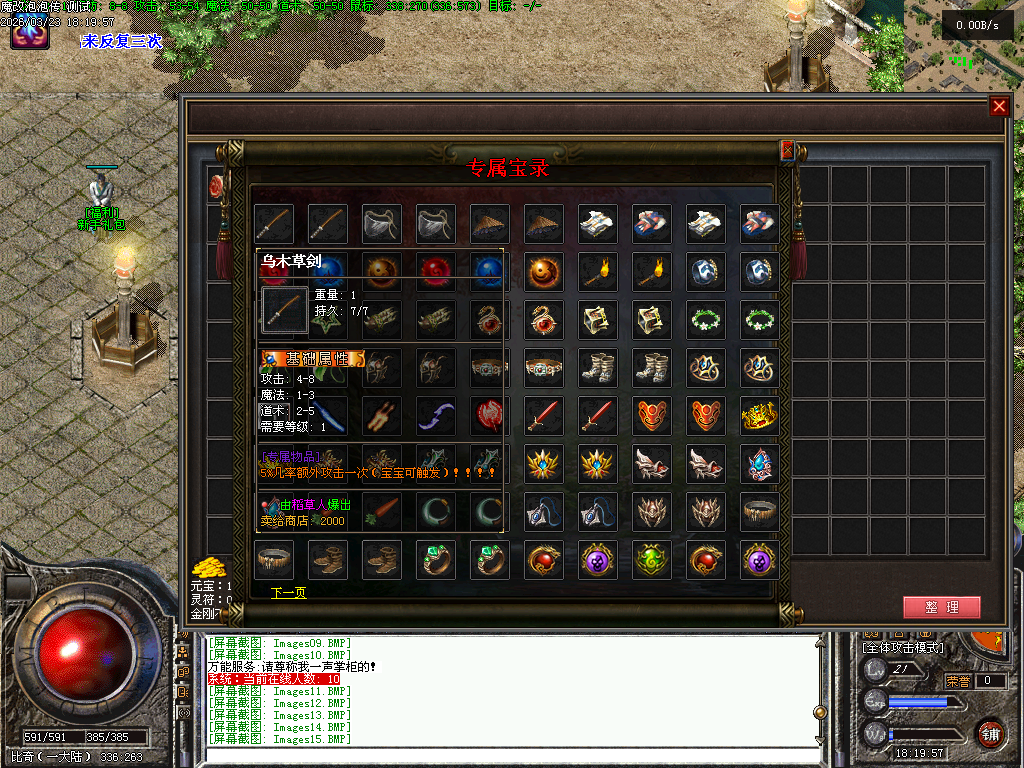Go to the next page via 下一页

tap(288, 593)
